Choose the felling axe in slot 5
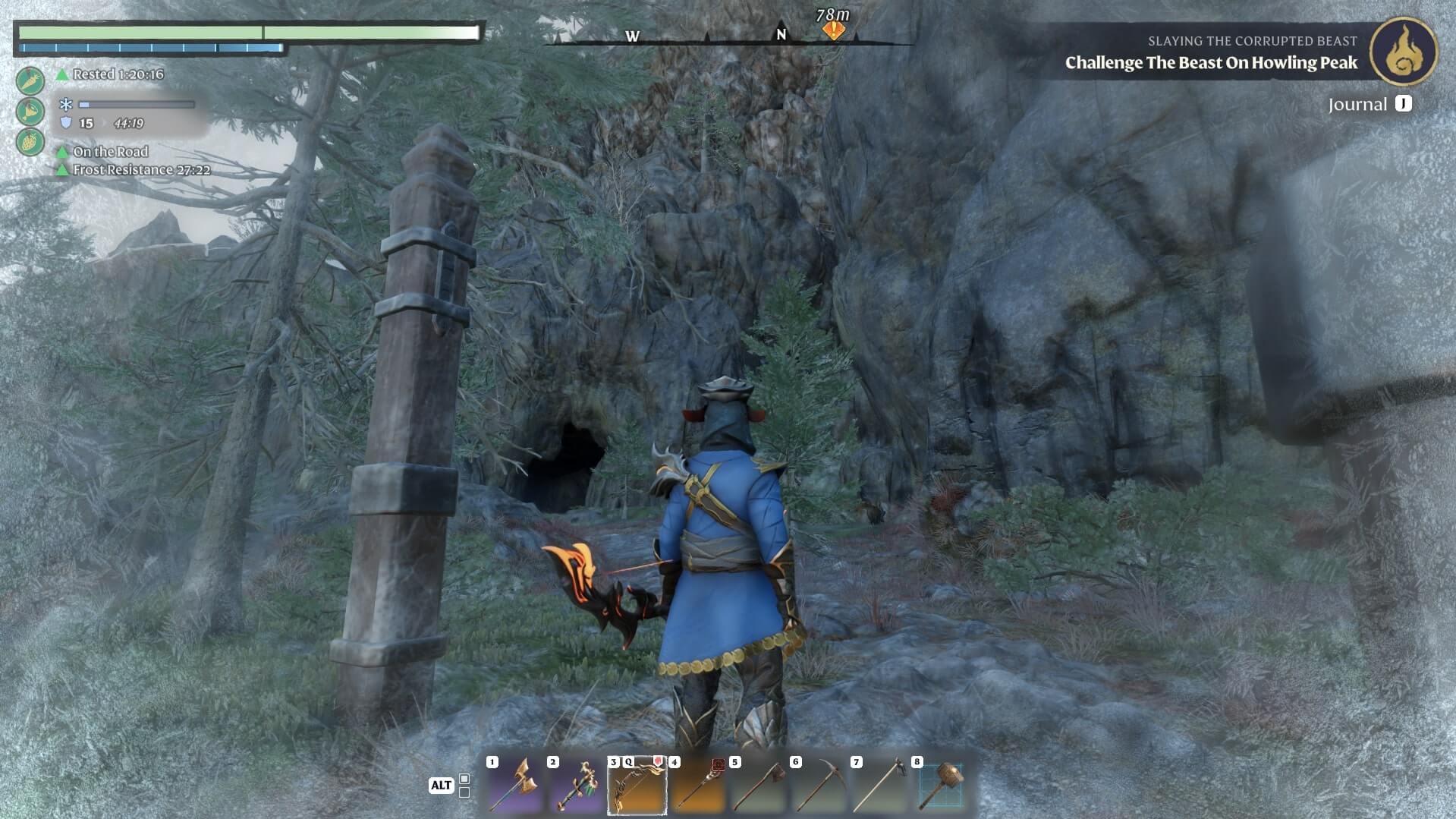1456x819 pixels. 758,786
